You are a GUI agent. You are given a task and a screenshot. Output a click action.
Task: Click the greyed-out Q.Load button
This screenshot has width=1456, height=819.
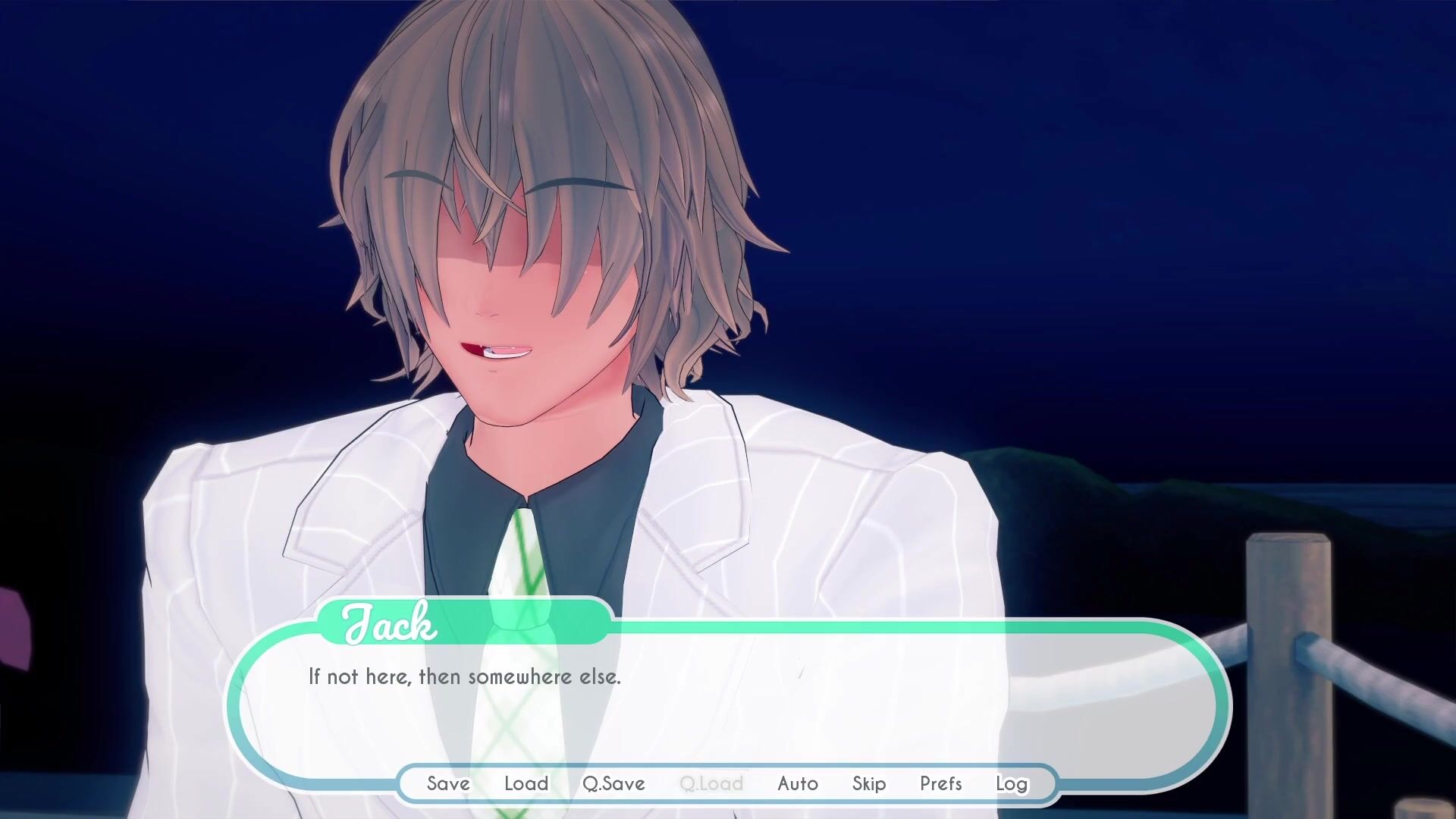click(711, 783)
